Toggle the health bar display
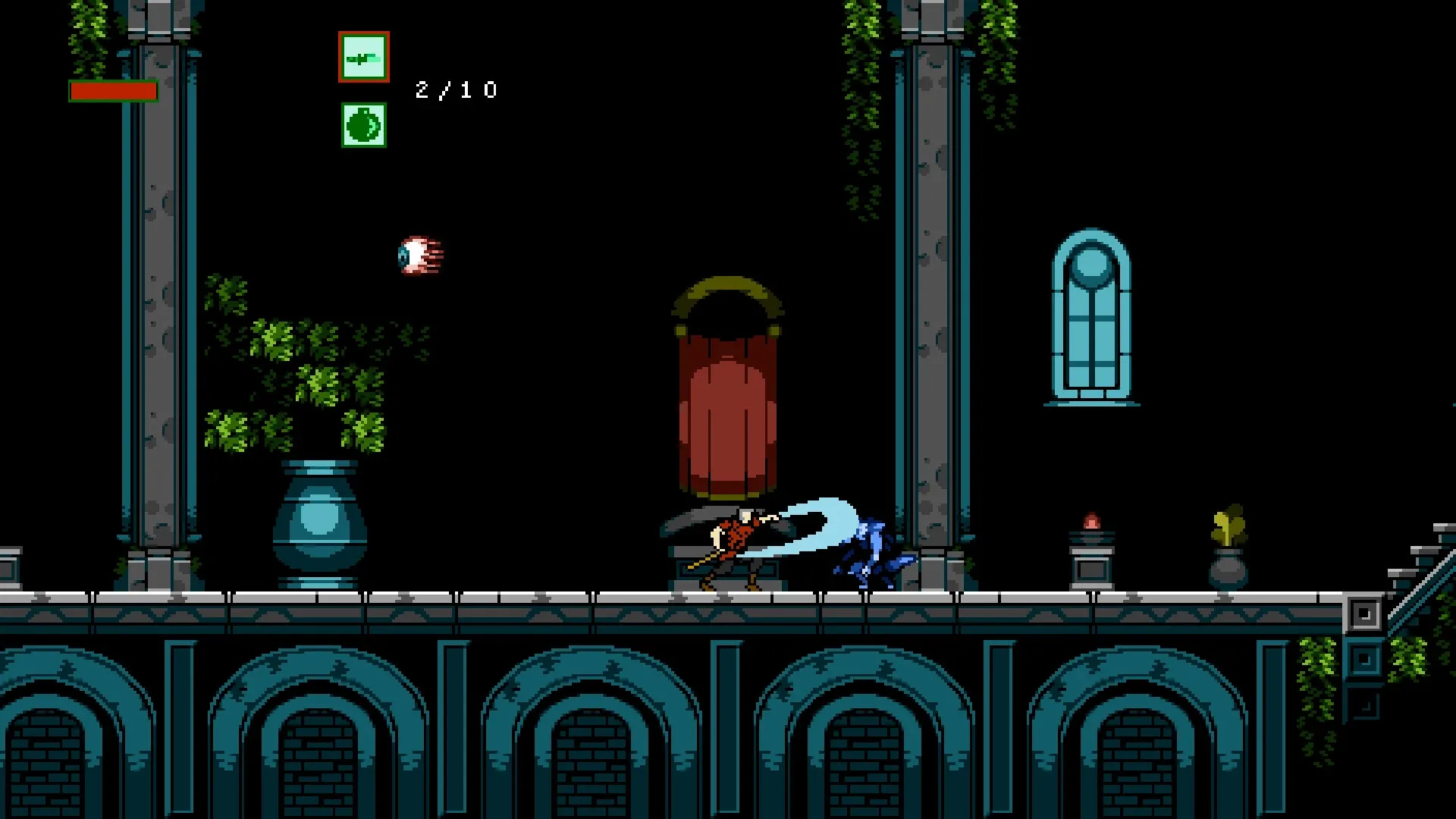This screenshot has width=1456, height=819. point(112,90)
